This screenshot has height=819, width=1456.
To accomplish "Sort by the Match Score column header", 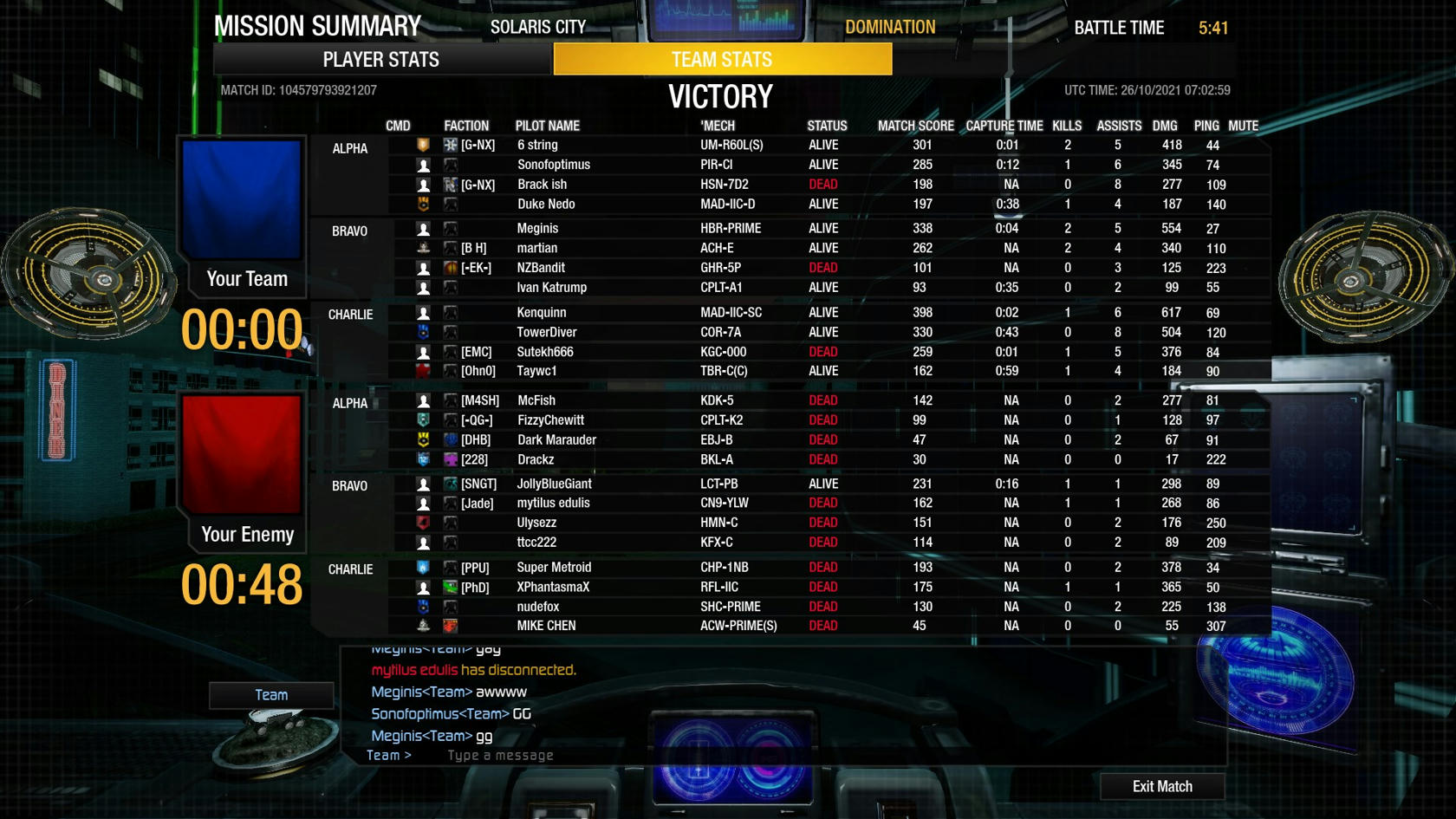I will [x=915, y=126].
